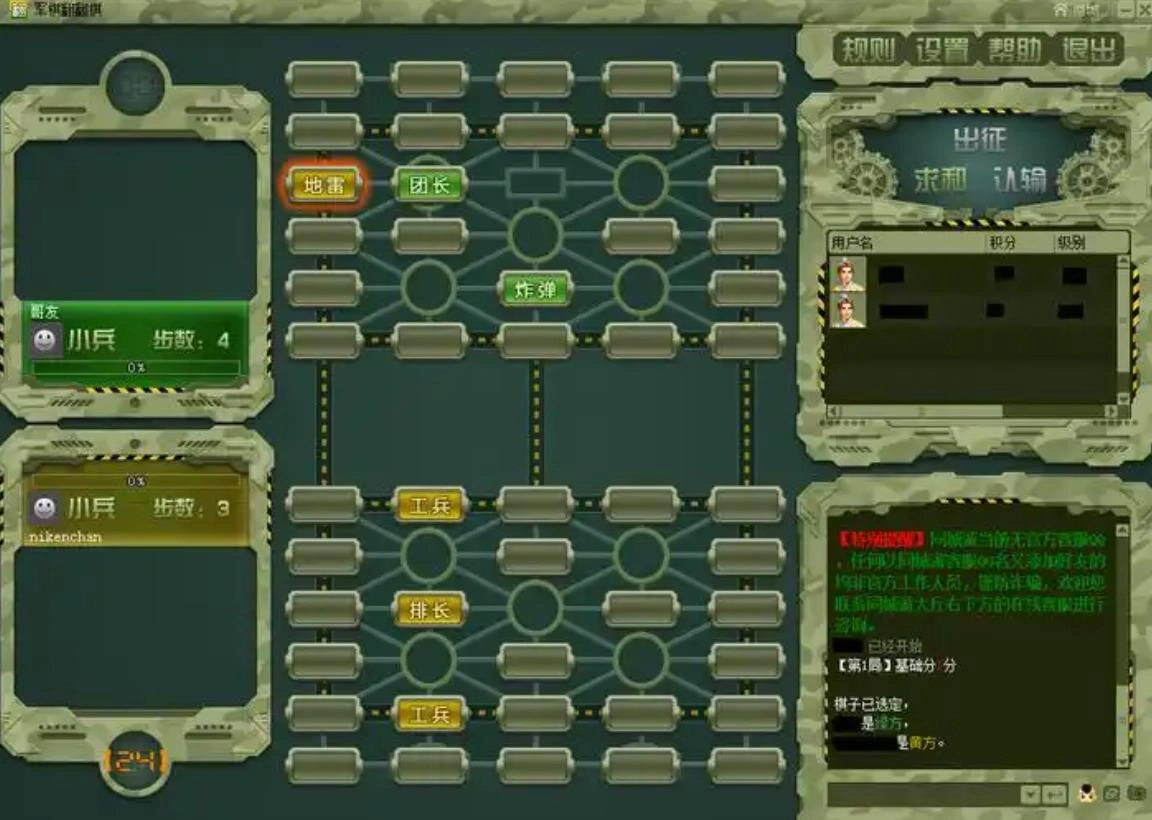Click the camera icon beside the chat
This screenshot has height=820, width=1152.
point(1136,794)
